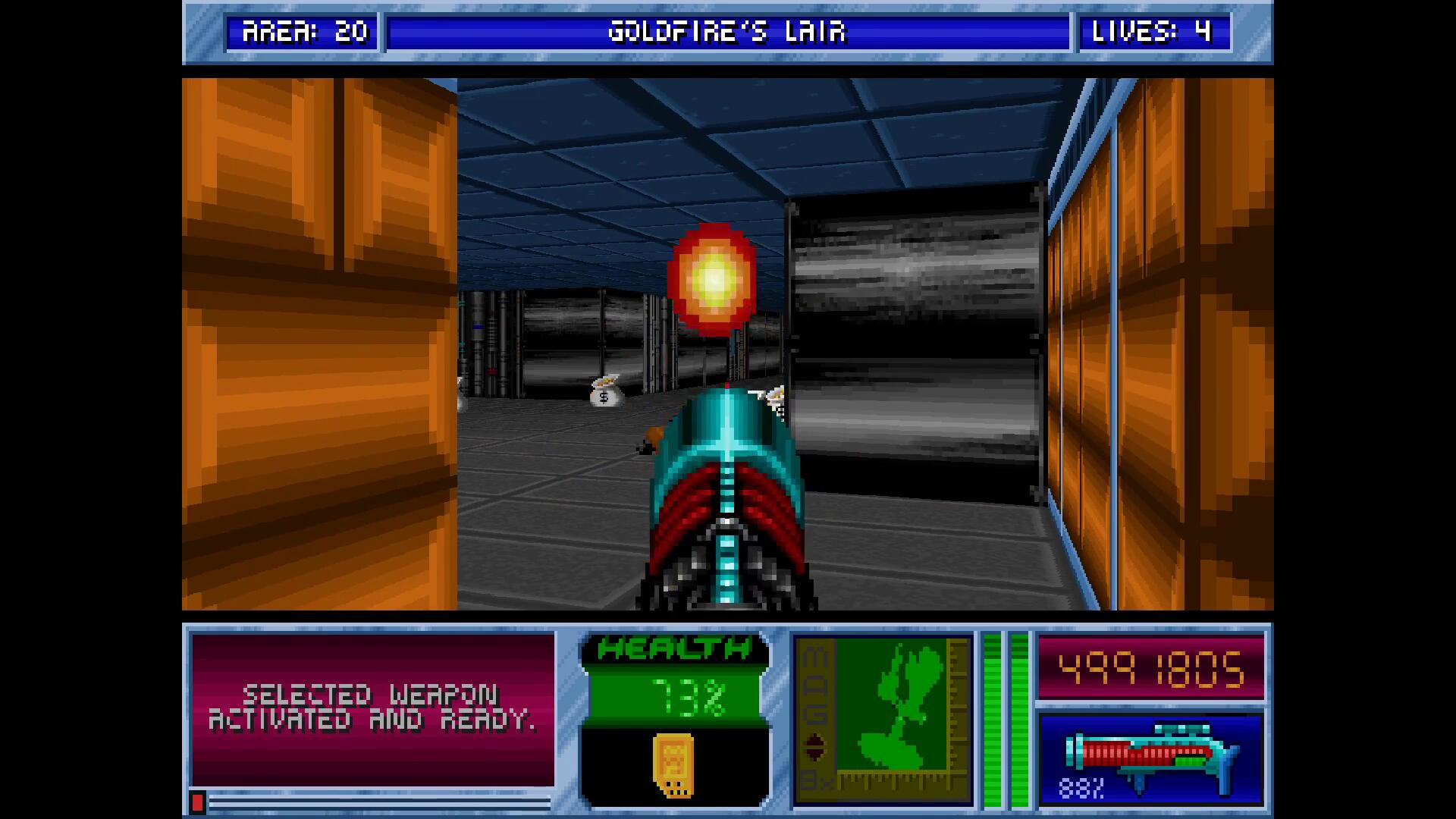Screen dimensions: 1456x819
Task: Click the gold access keycard
Action: pyautogui.click(x=673, y=764)
